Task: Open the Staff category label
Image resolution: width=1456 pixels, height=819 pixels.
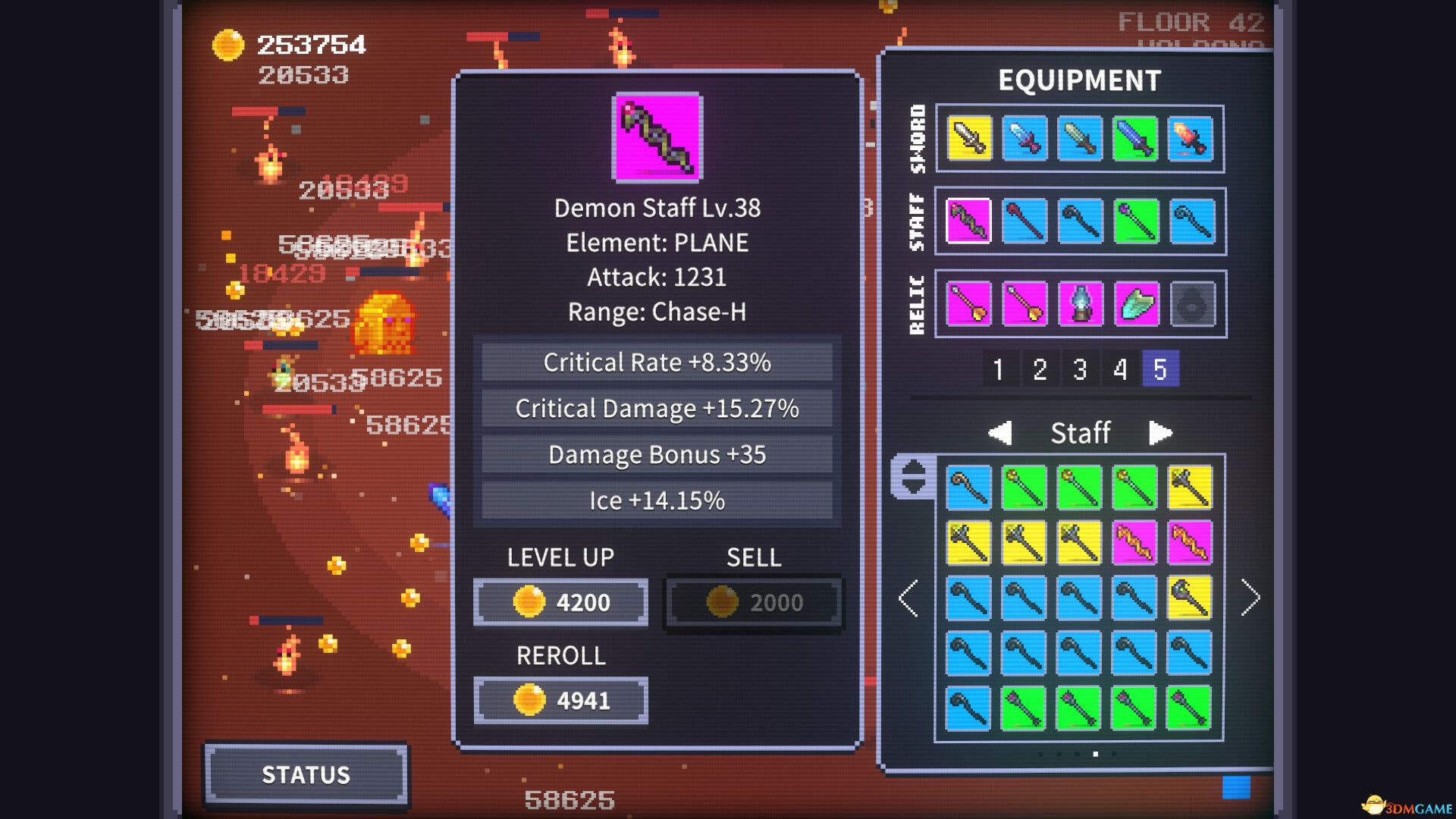Action: coord(1080,432)
